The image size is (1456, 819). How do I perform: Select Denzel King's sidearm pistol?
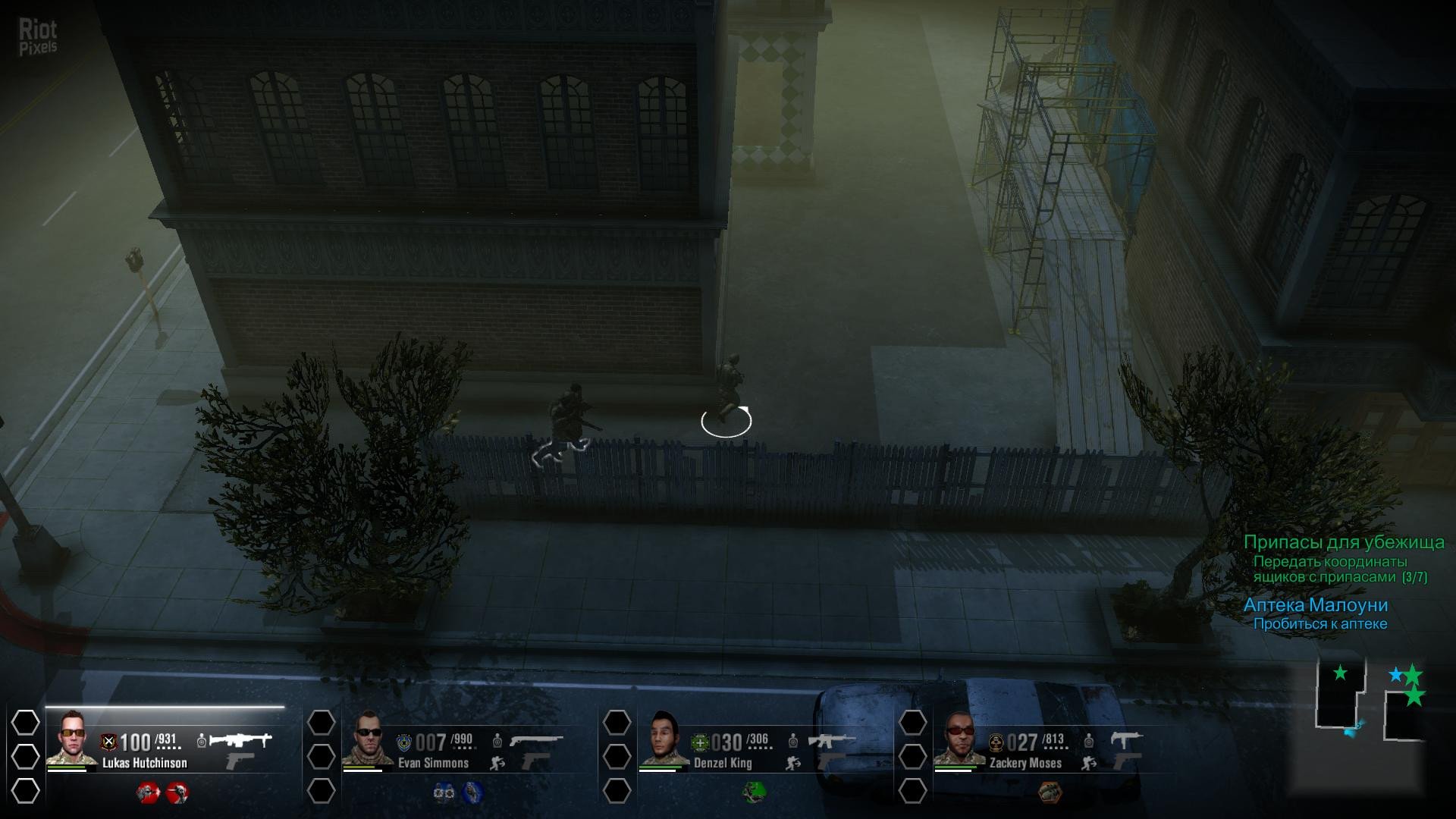pos(831,762)
